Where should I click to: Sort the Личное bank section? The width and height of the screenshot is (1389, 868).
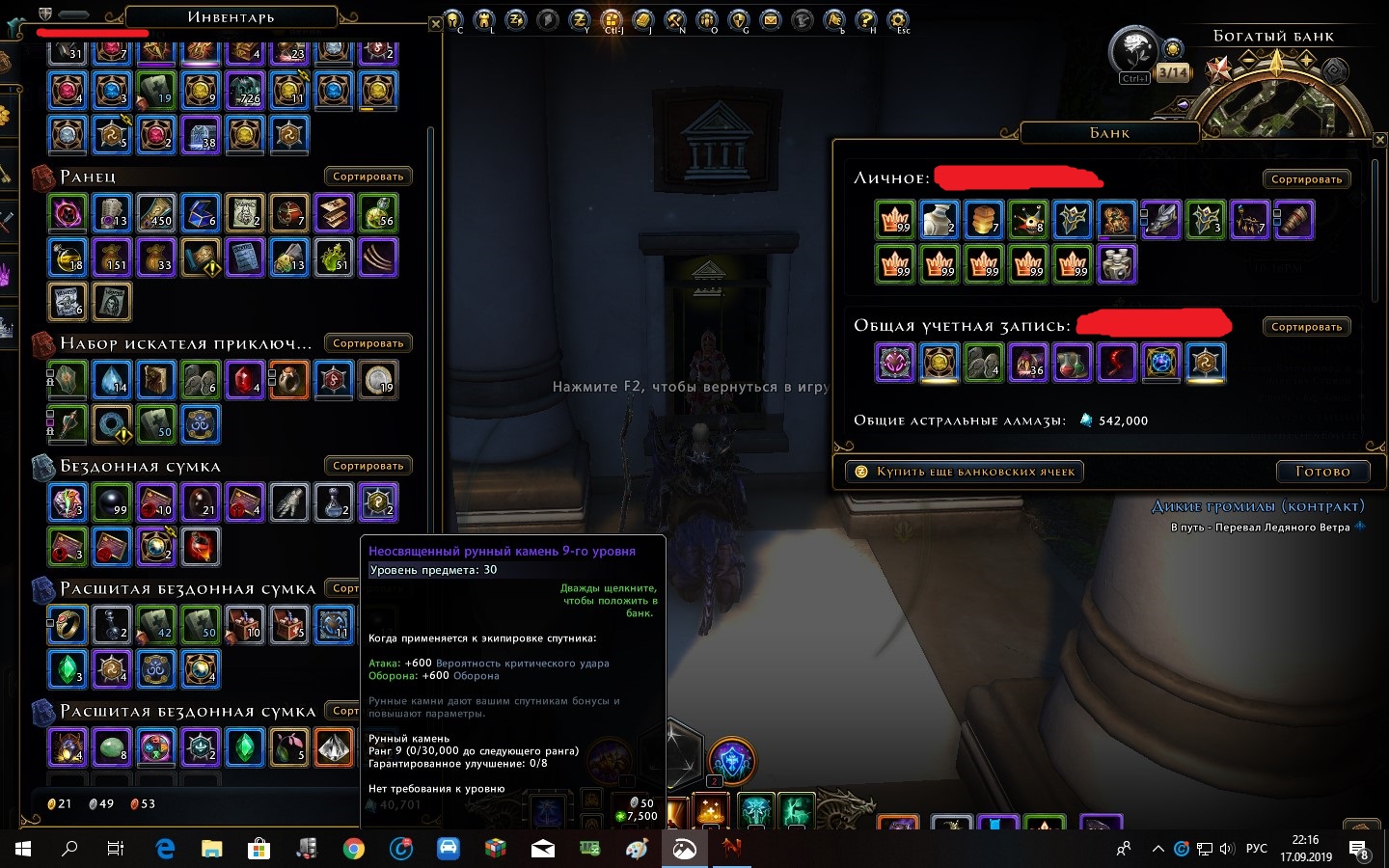1306,179
